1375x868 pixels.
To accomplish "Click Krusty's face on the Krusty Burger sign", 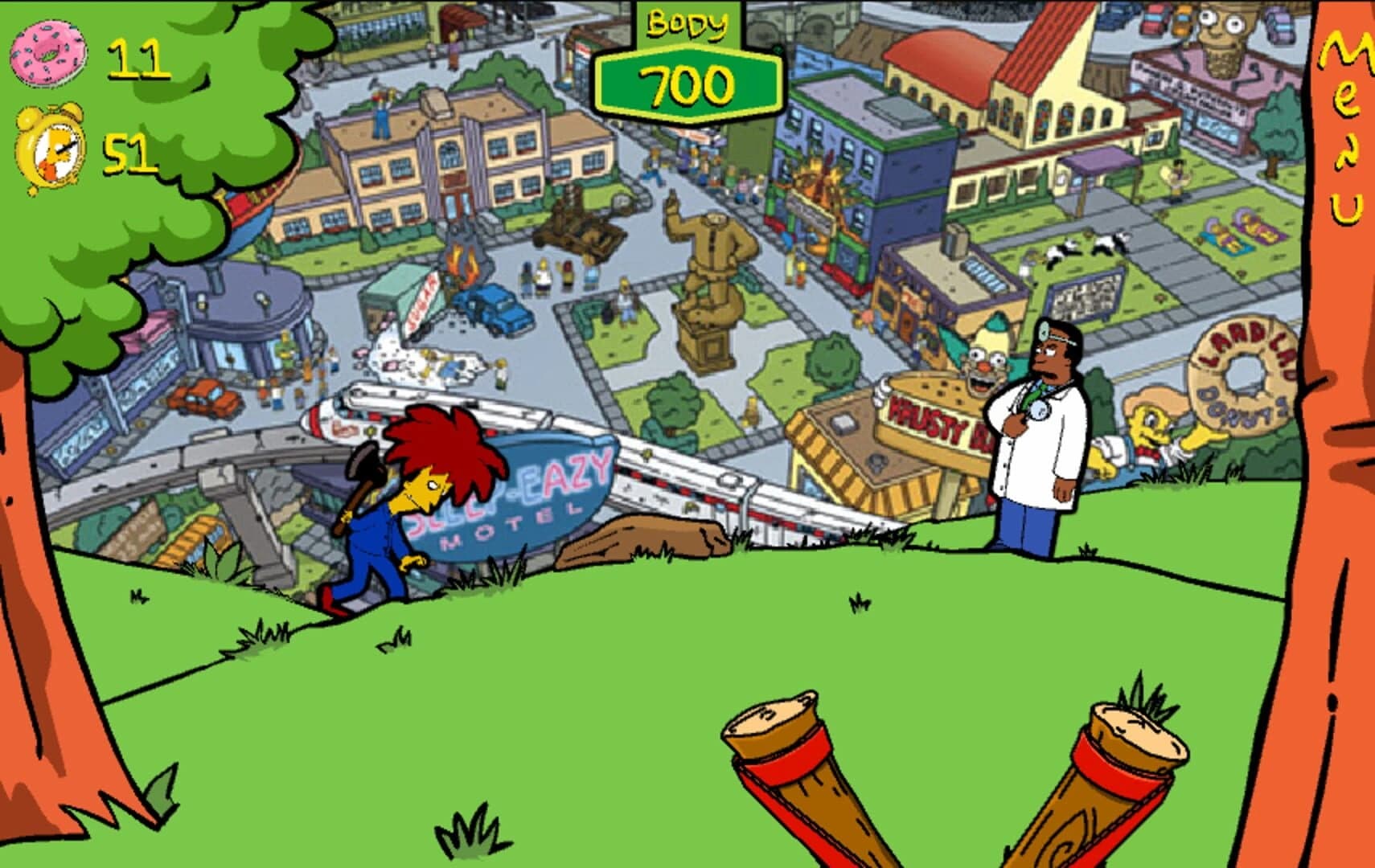I will [x=983, y=362].
